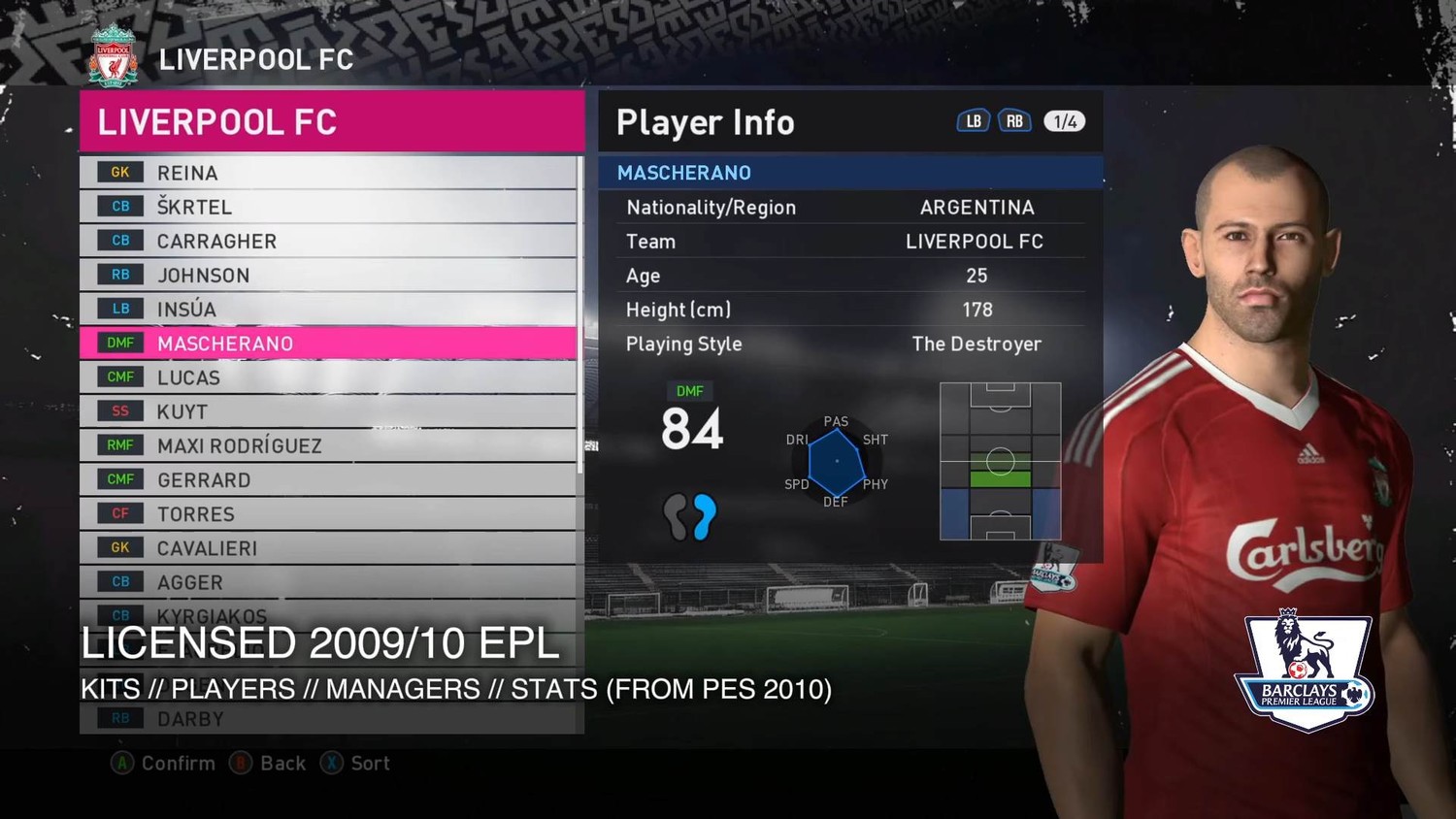The width and height of the screenshot is (1456, 819).
Task: Select Gerrard from the squad list
Action: [328, 480]
